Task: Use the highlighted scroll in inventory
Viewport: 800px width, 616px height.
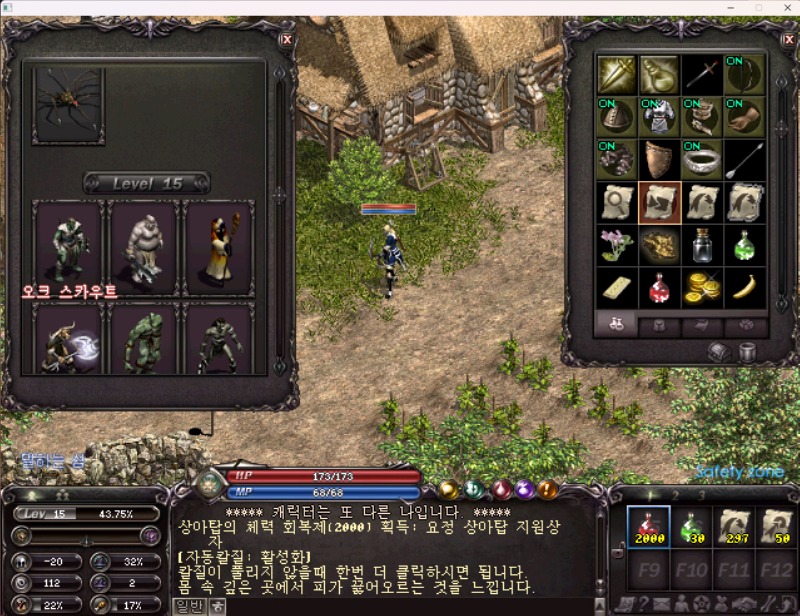Action: click(660, 201)
